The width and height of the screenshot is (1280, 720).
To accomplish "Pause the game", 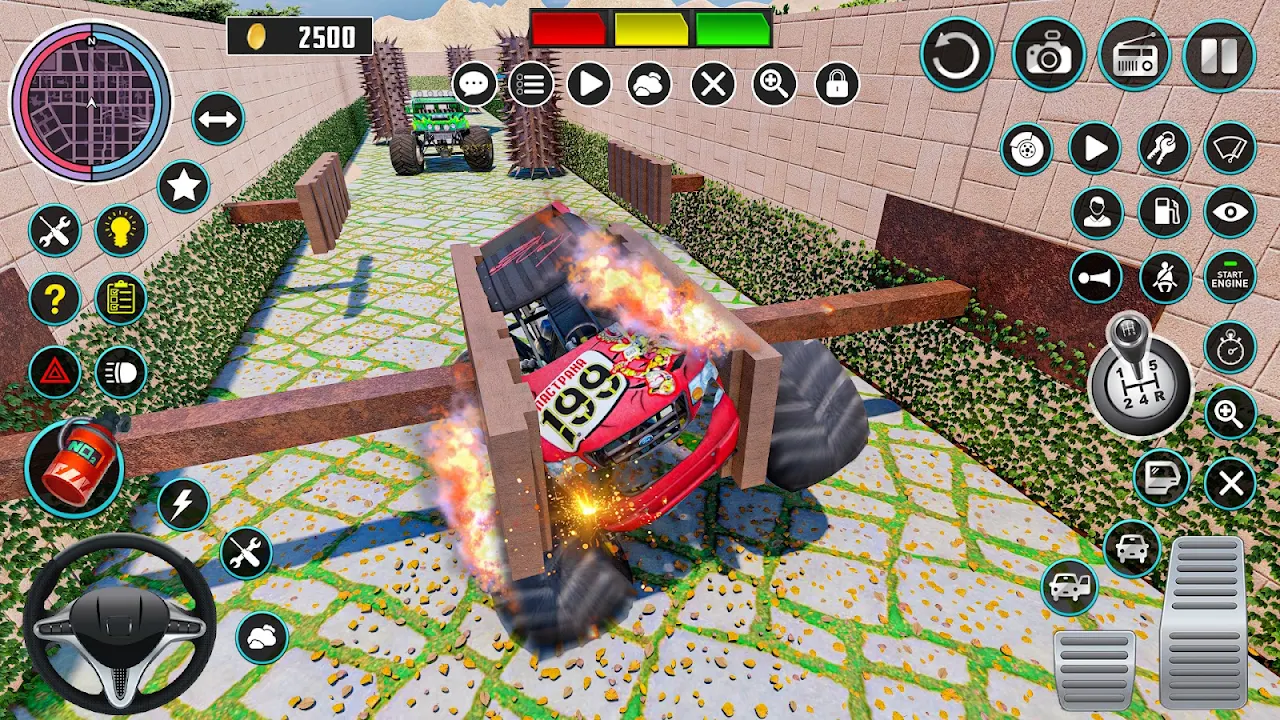I will point(1219,56).
